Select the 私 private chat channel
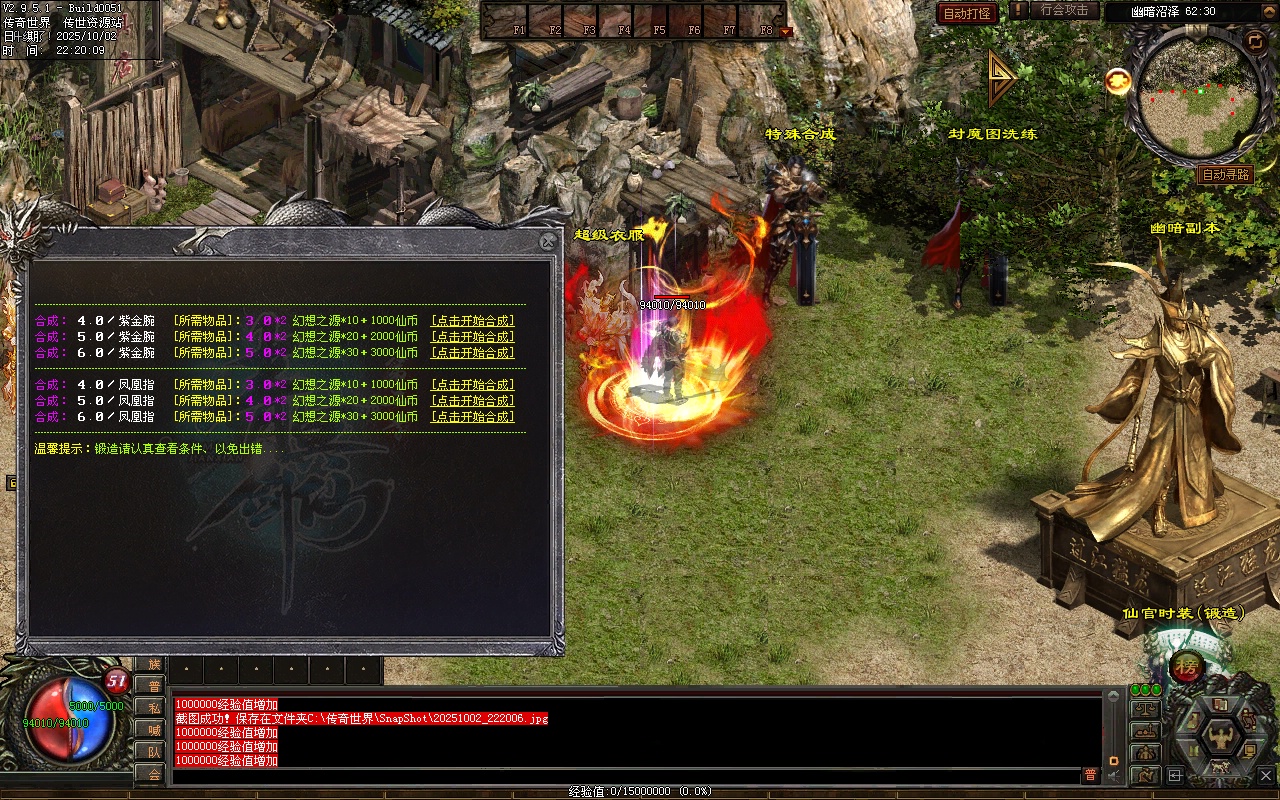 click(x=153, y=708)
